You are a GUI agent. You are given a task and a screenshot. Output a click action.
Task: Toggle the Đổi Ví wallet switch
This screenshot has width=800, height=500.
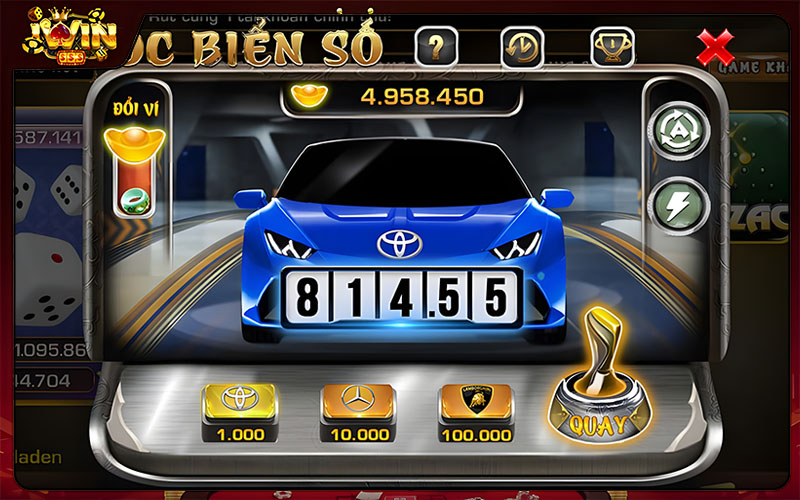pos(130,185)
